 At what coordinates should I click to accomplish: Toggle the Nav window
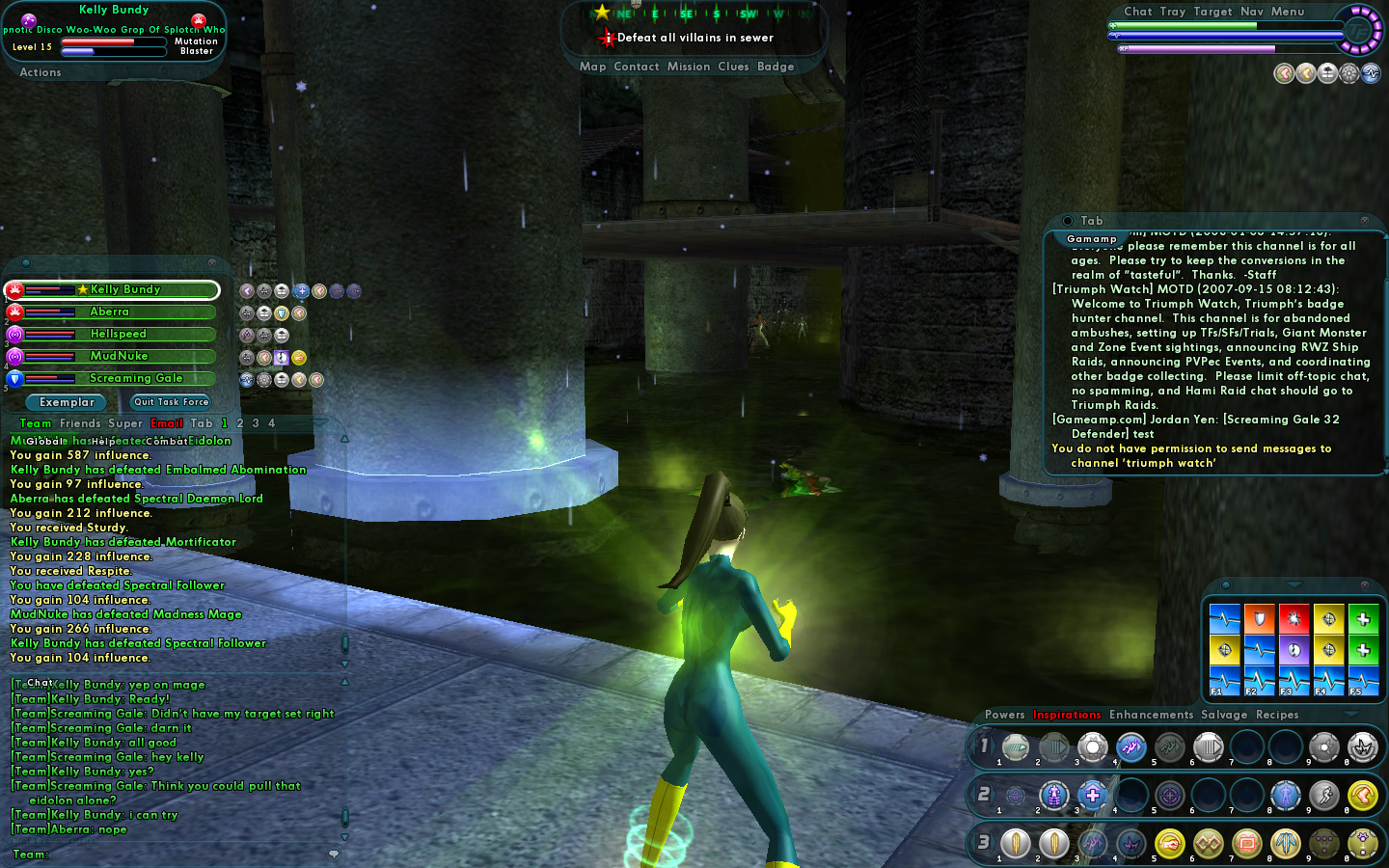(x=1252, y=12)
